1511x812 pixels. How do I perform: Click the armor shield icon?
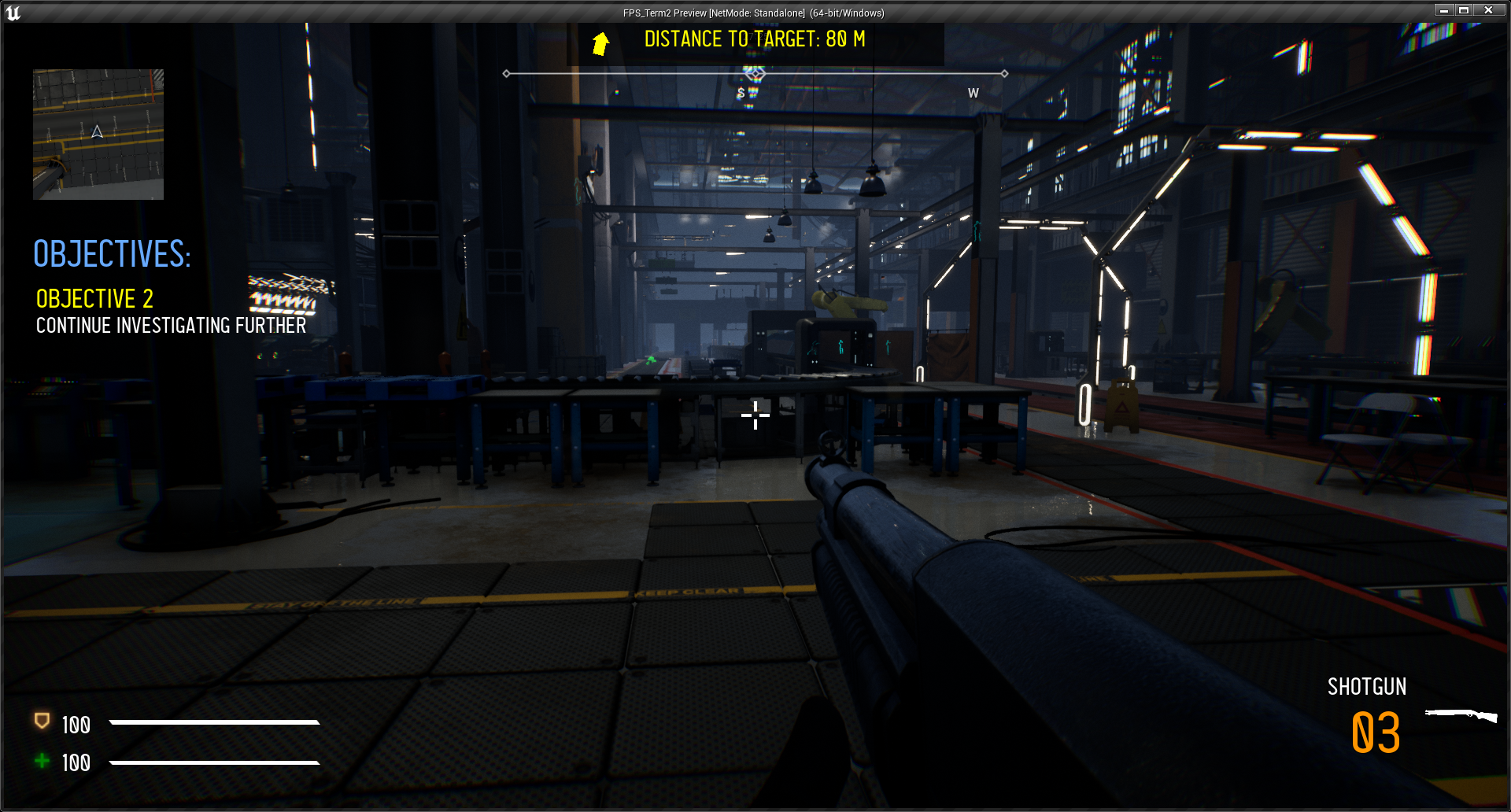[x=42, y=722]
